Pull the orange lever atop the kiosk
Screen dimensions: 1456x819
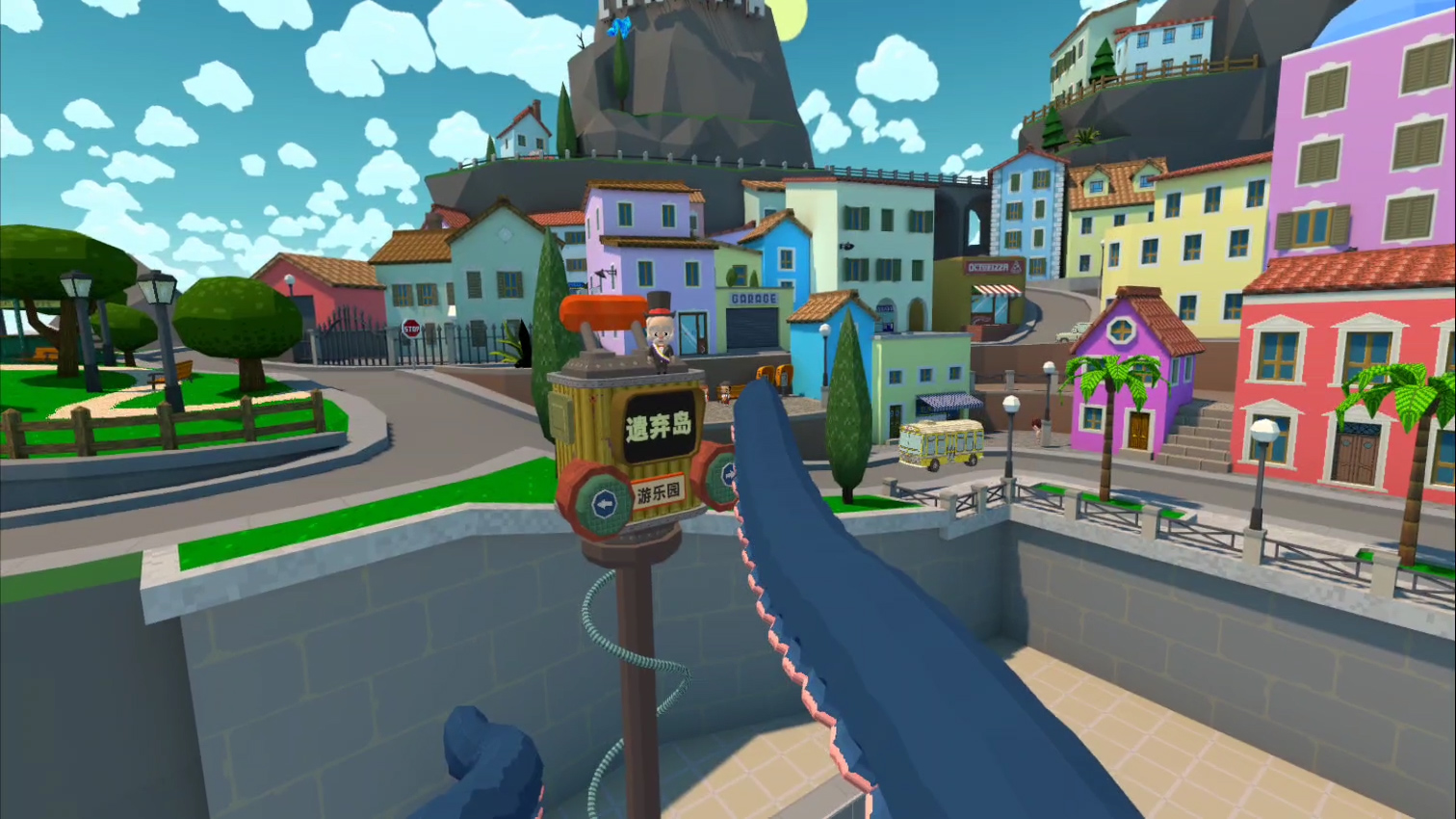[x=603, y=311]
